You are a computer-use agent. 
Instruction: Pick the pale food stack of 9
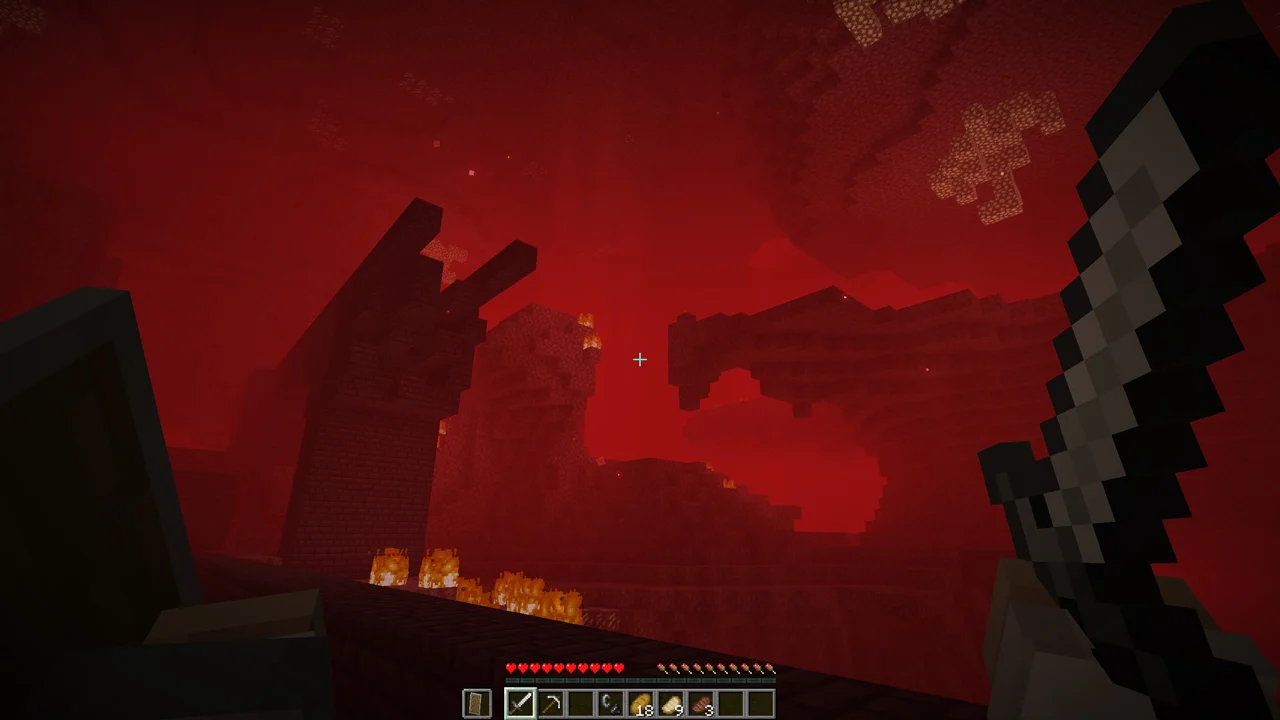670,704
